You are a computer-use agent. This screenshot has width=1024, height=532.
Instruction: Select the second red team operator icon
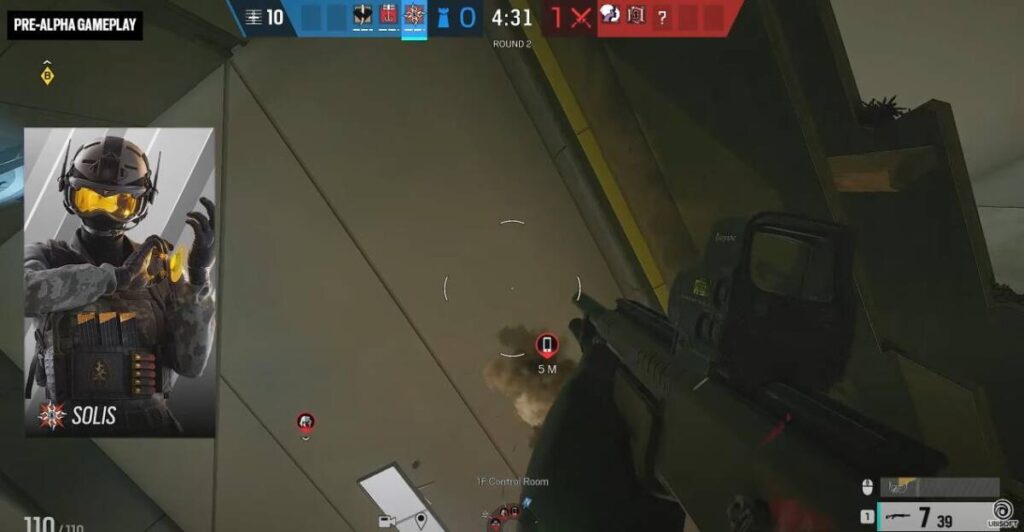[635, 15]
